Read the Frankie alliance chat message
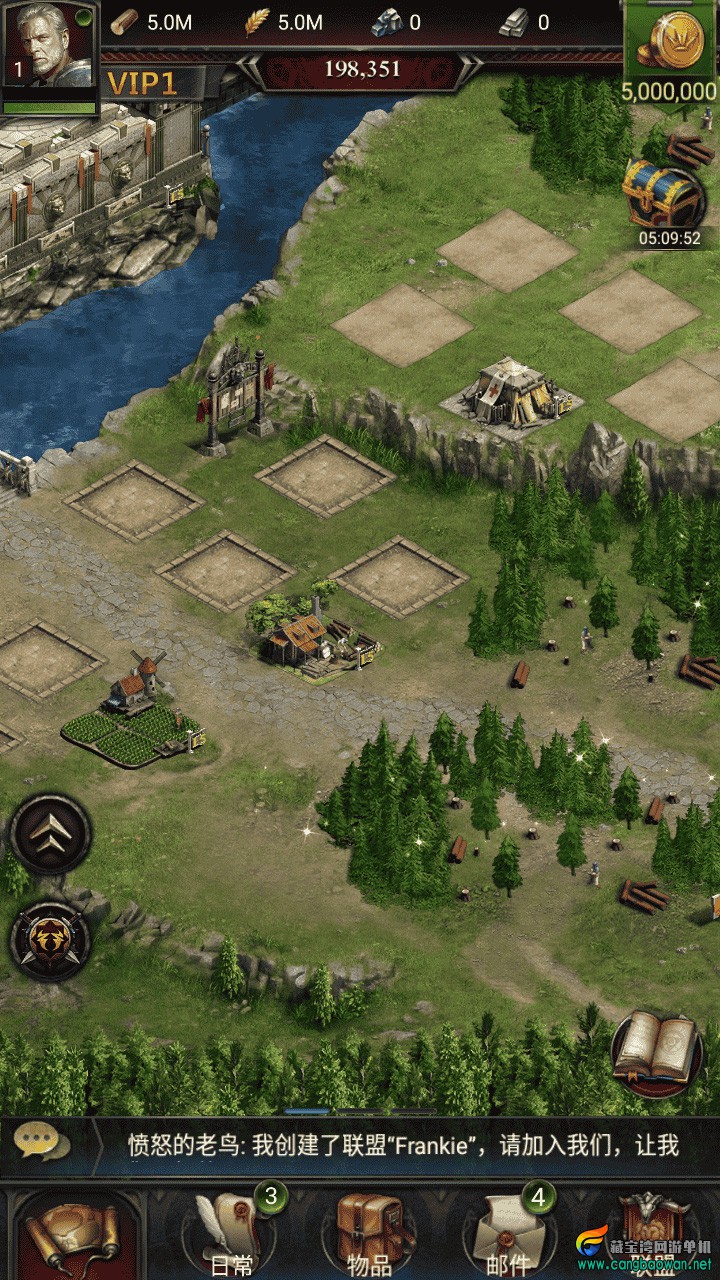 click(400, 1146)
